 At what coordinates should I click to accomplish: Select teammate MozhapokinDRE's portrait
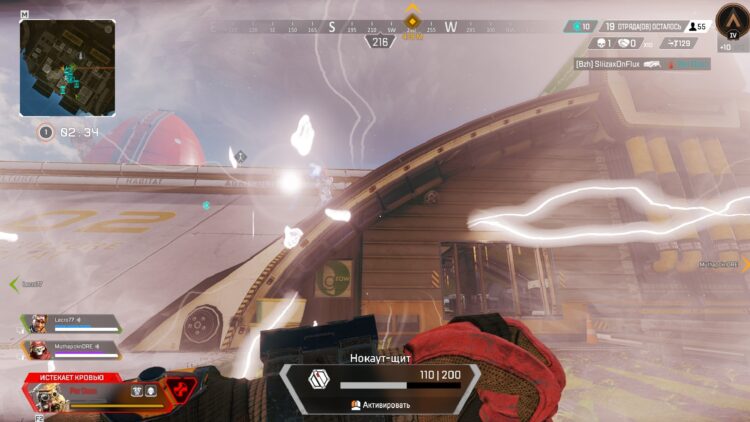tap(38, 349)
